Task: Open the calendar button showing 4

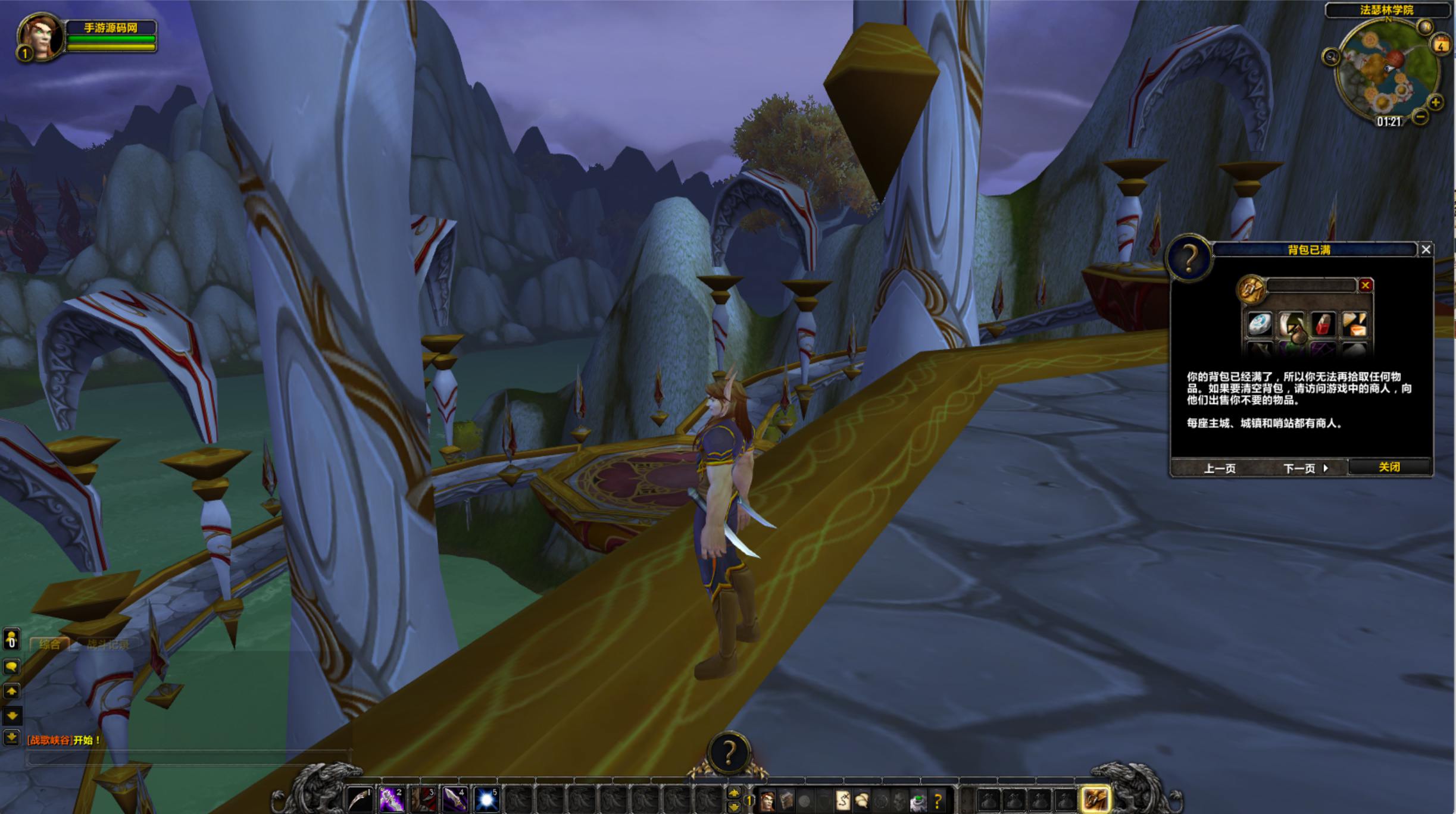Action: 1441,44
